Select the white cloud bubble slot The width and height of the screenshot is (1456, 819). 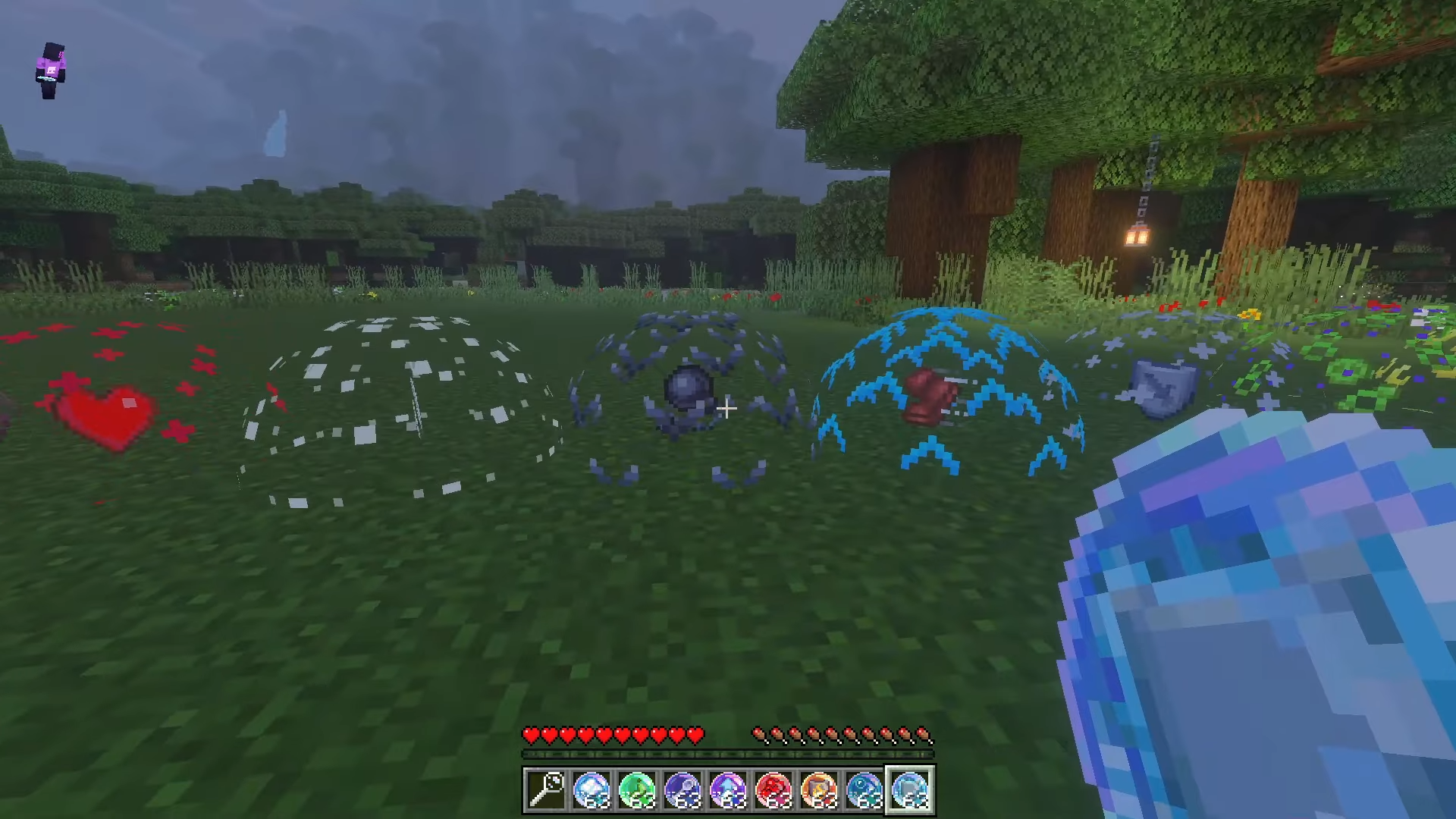click(591, 790)
